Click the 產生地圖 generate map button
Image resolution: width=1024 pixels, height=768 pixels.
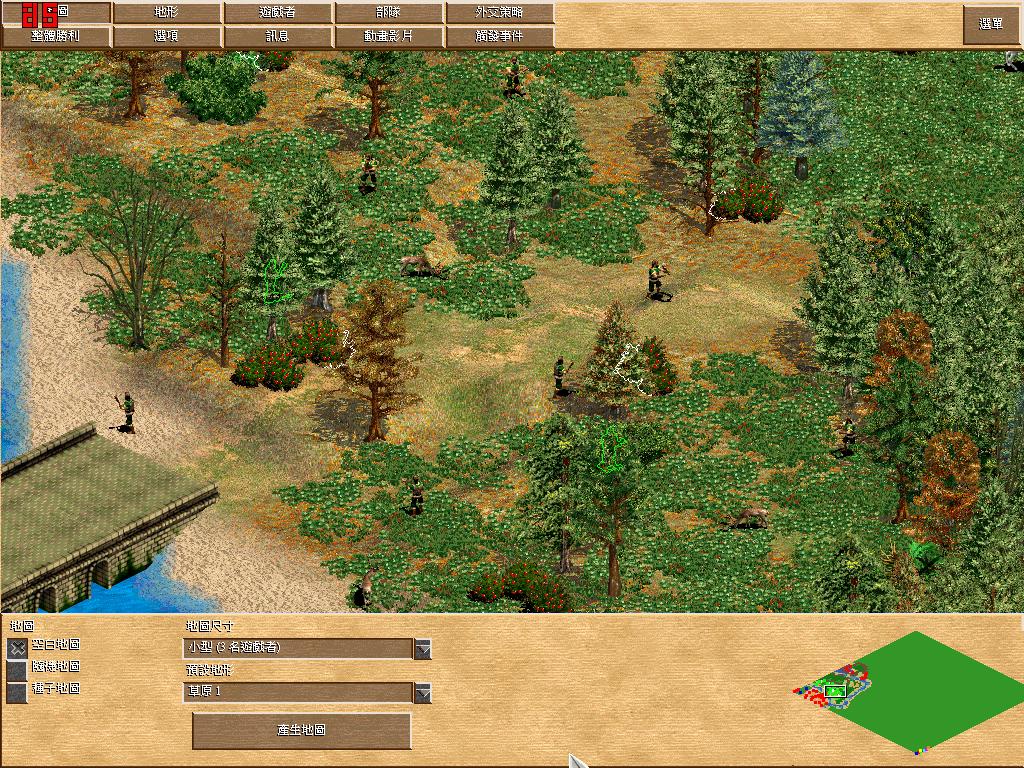301,731
